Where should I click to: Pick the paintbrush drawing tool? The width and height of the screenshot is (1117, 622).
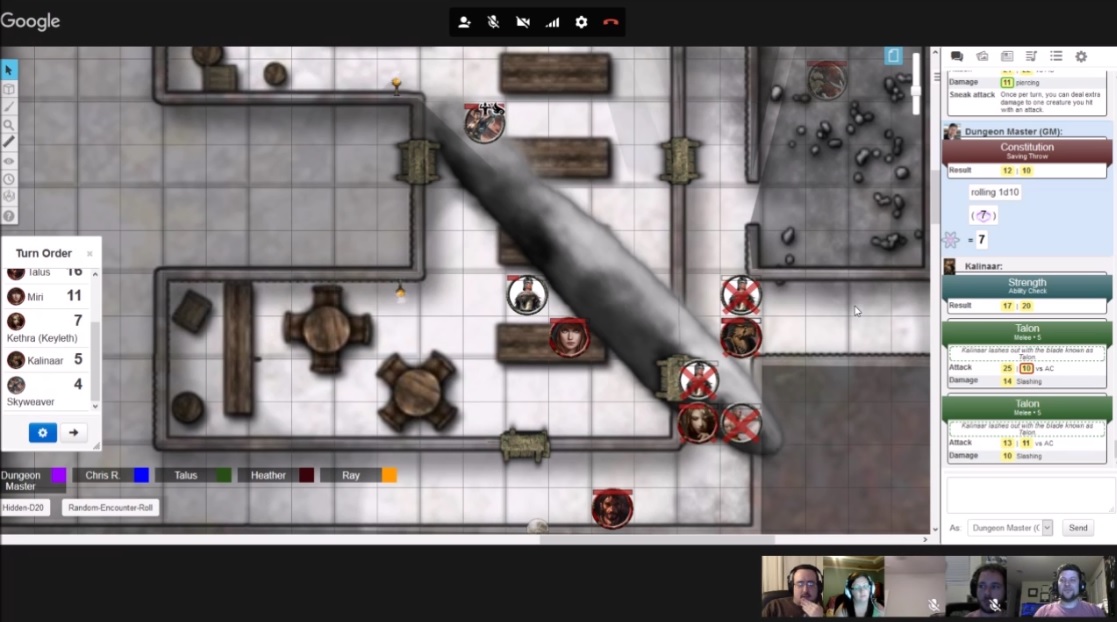9,107
